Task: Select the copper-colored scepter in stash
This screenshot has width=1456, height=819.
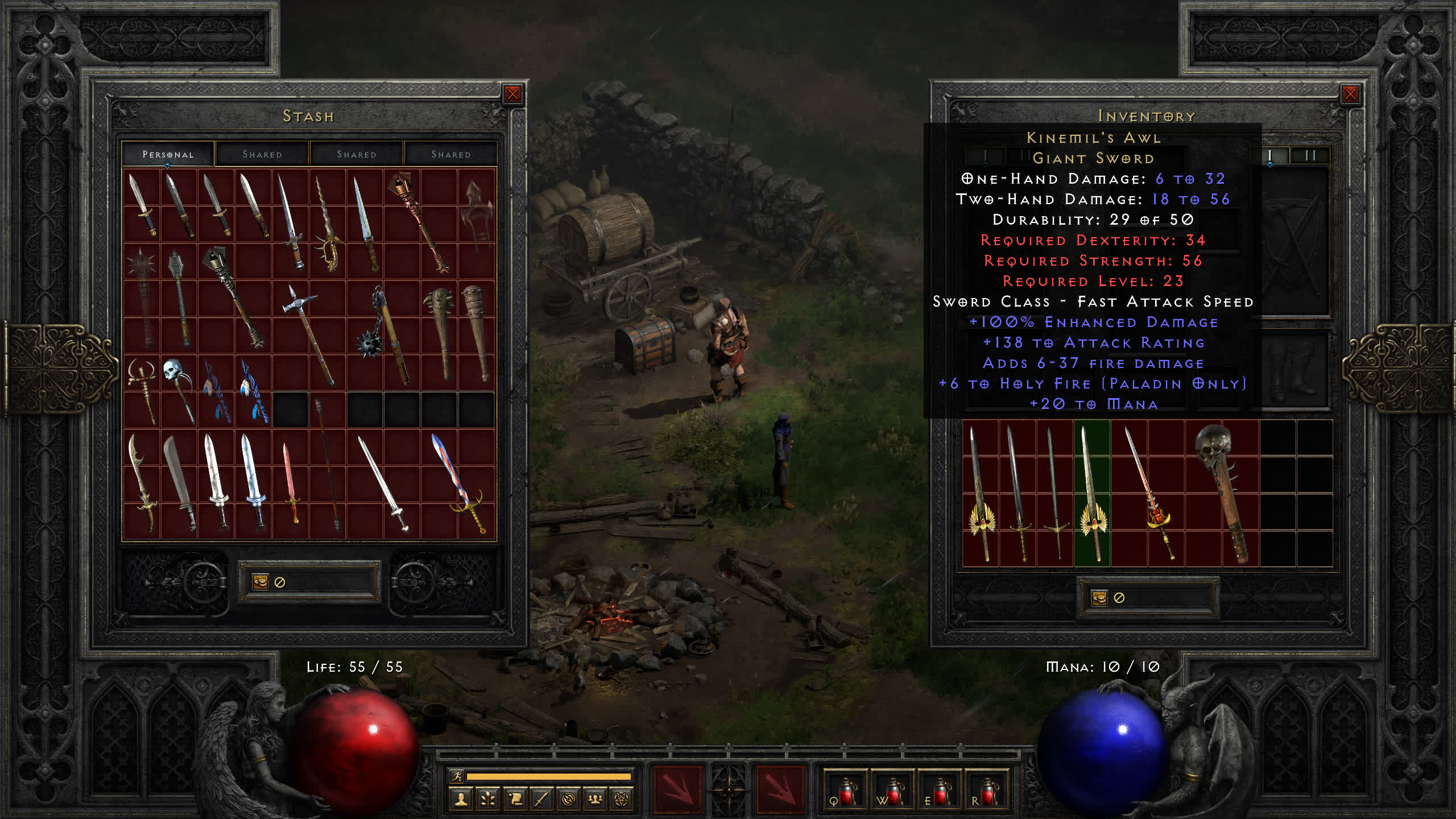Action: click(x=421, y=222)
